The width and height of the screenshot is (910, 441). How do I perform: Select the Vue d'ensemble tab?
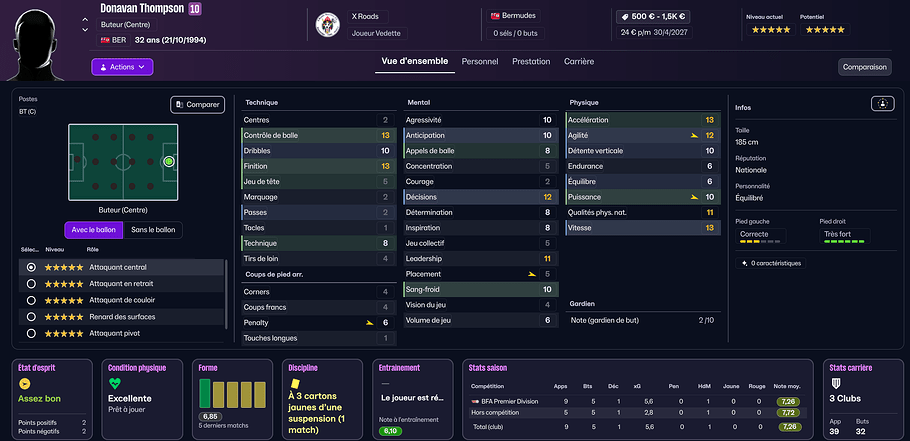[x=415, y=62]
